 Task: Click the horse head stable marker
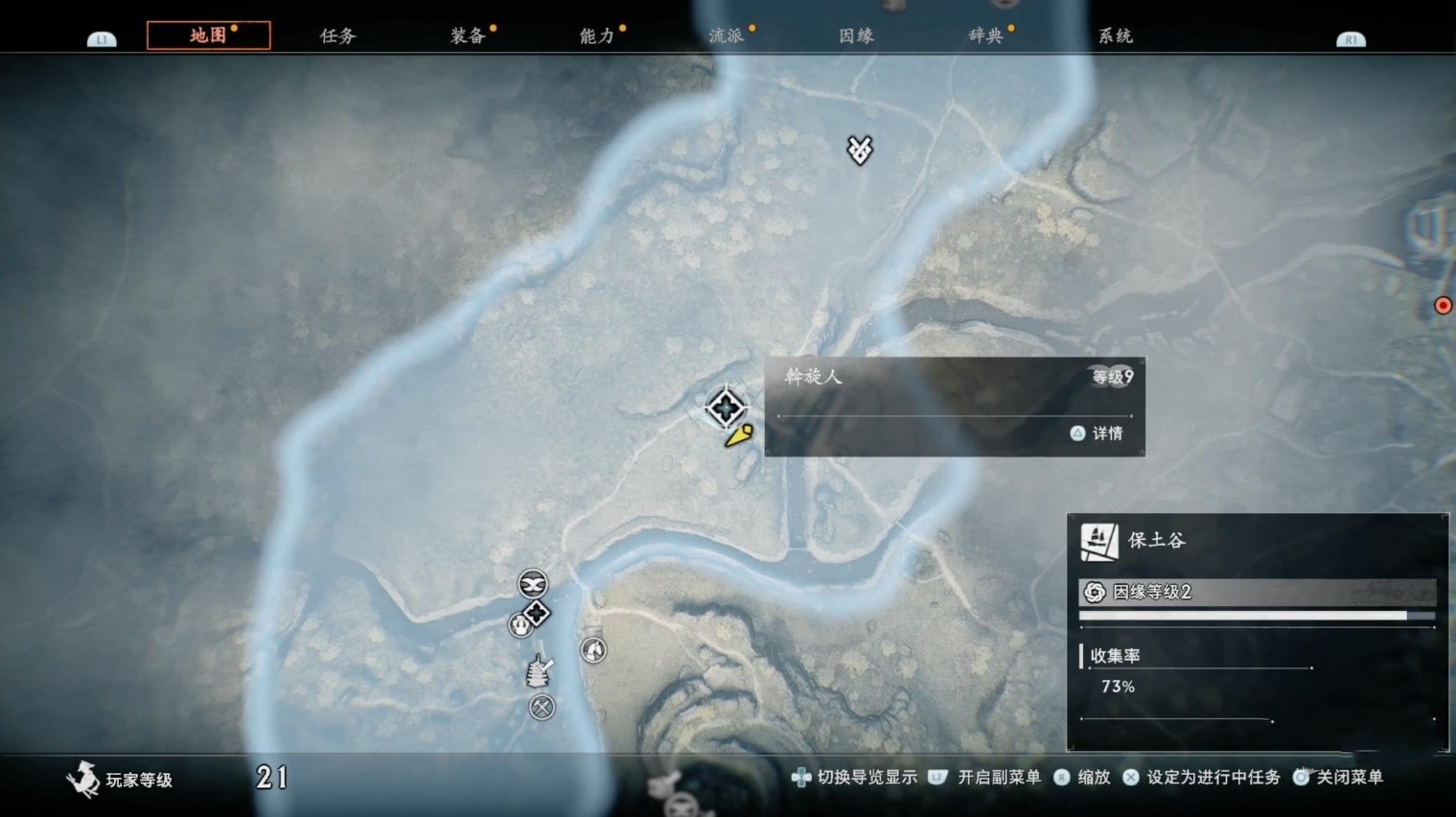593,650
